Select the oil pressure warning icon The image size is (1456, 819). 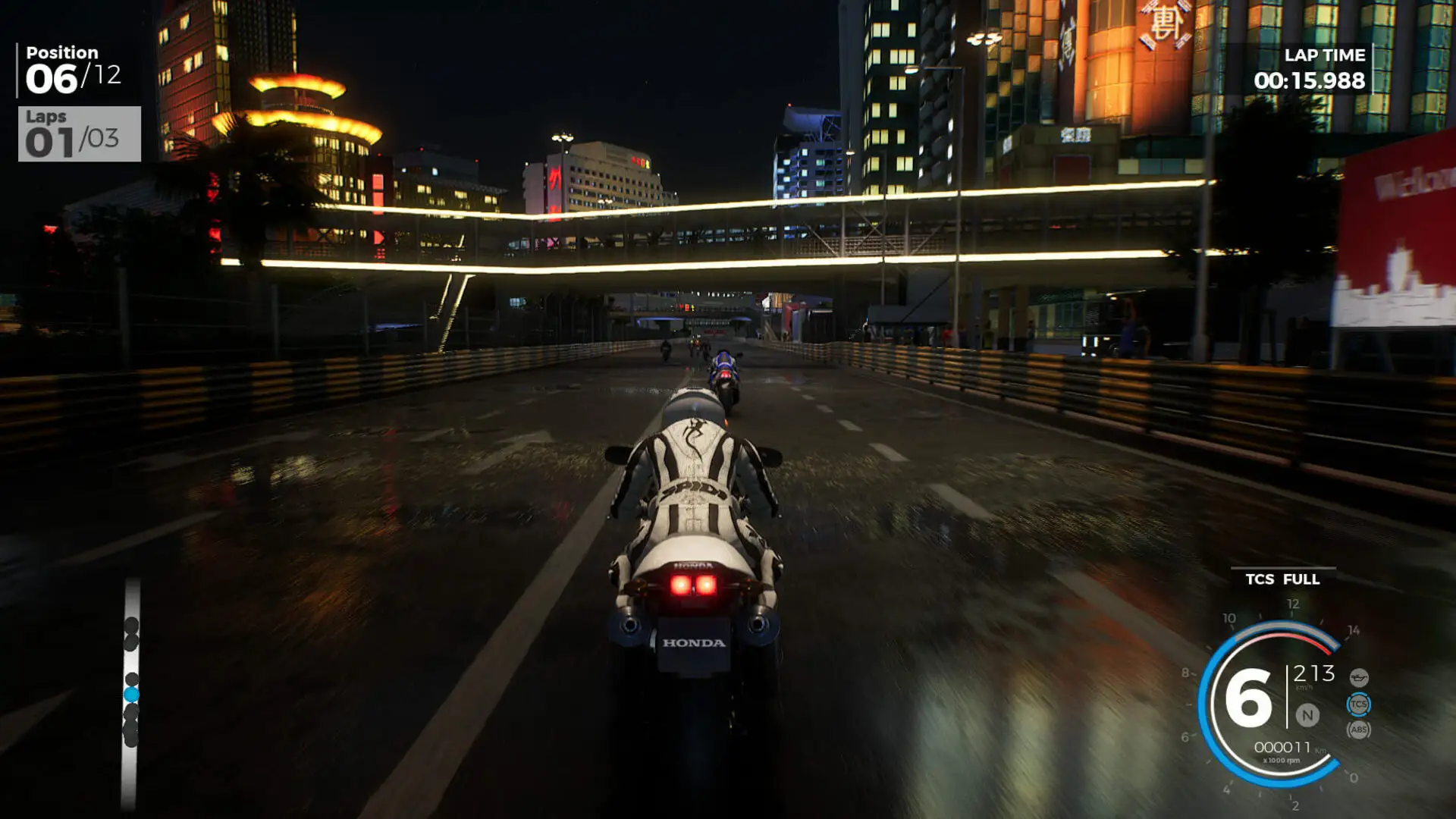(x=1359, y=677)
